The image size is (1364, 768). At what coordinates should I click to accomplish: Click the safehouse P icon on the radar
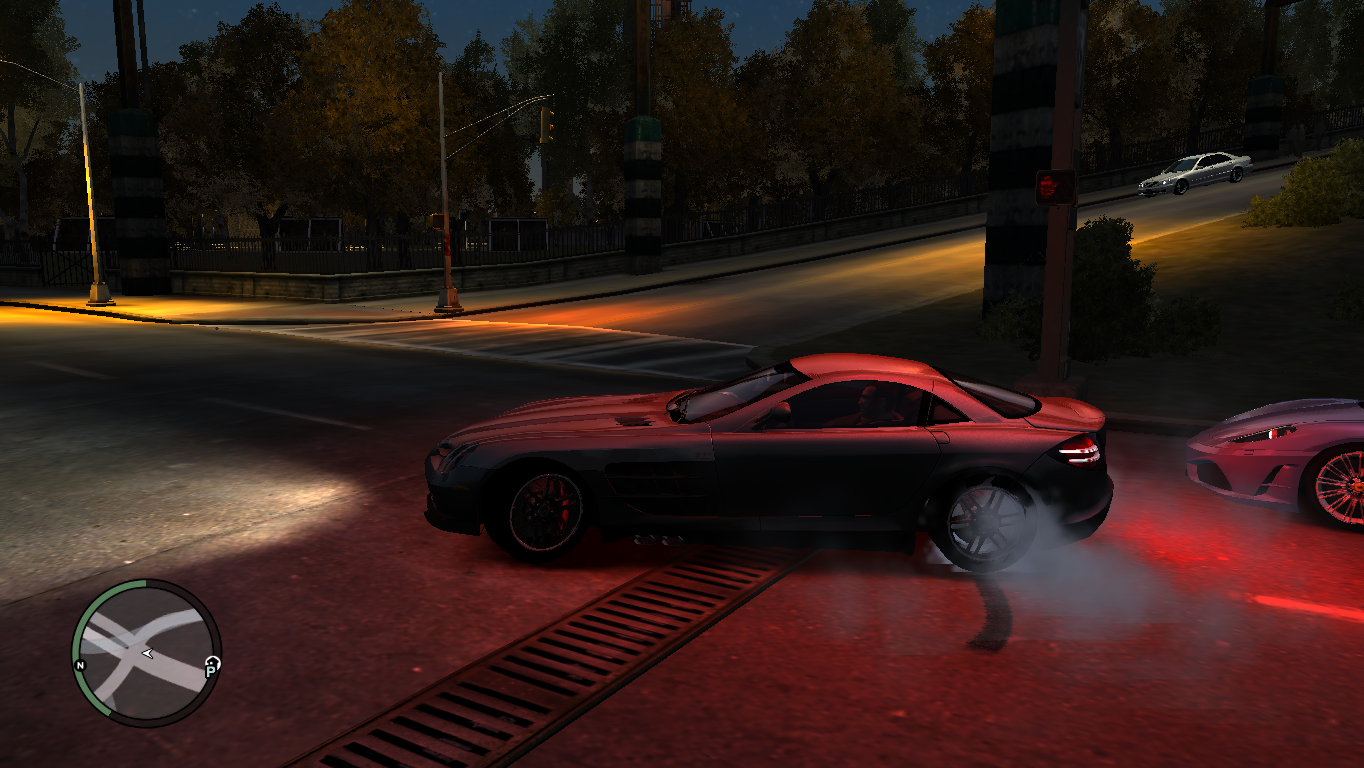pyautogui.click(x=212, y=668)
